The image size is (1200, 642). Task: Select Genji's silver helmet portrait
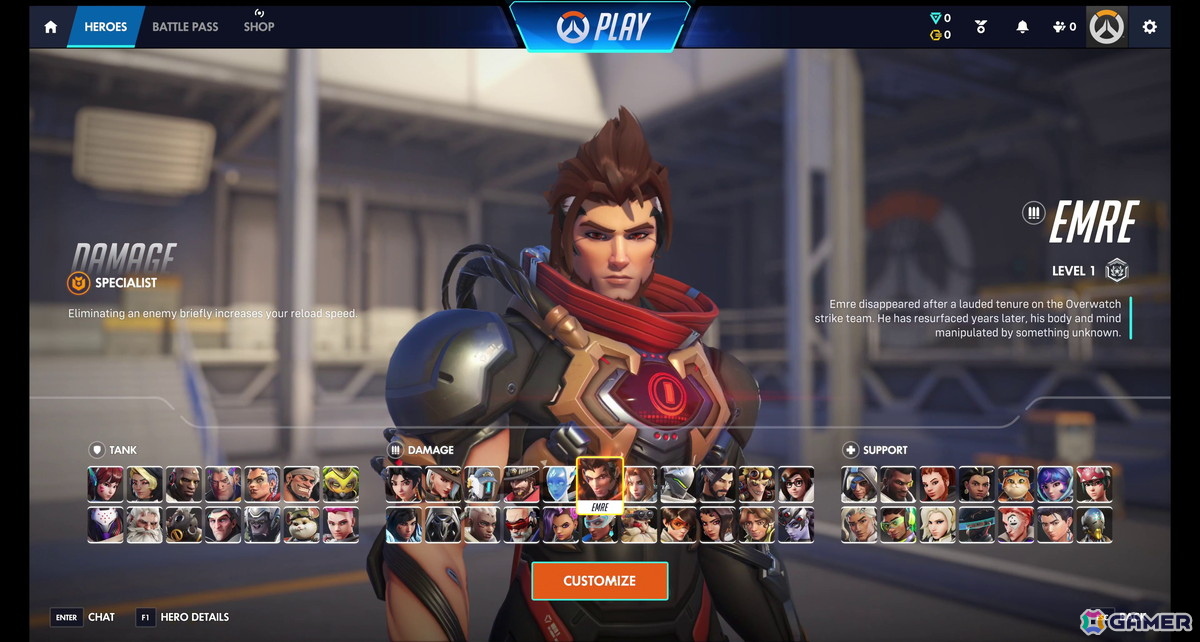pyautogui.click(x=678, y=485)
